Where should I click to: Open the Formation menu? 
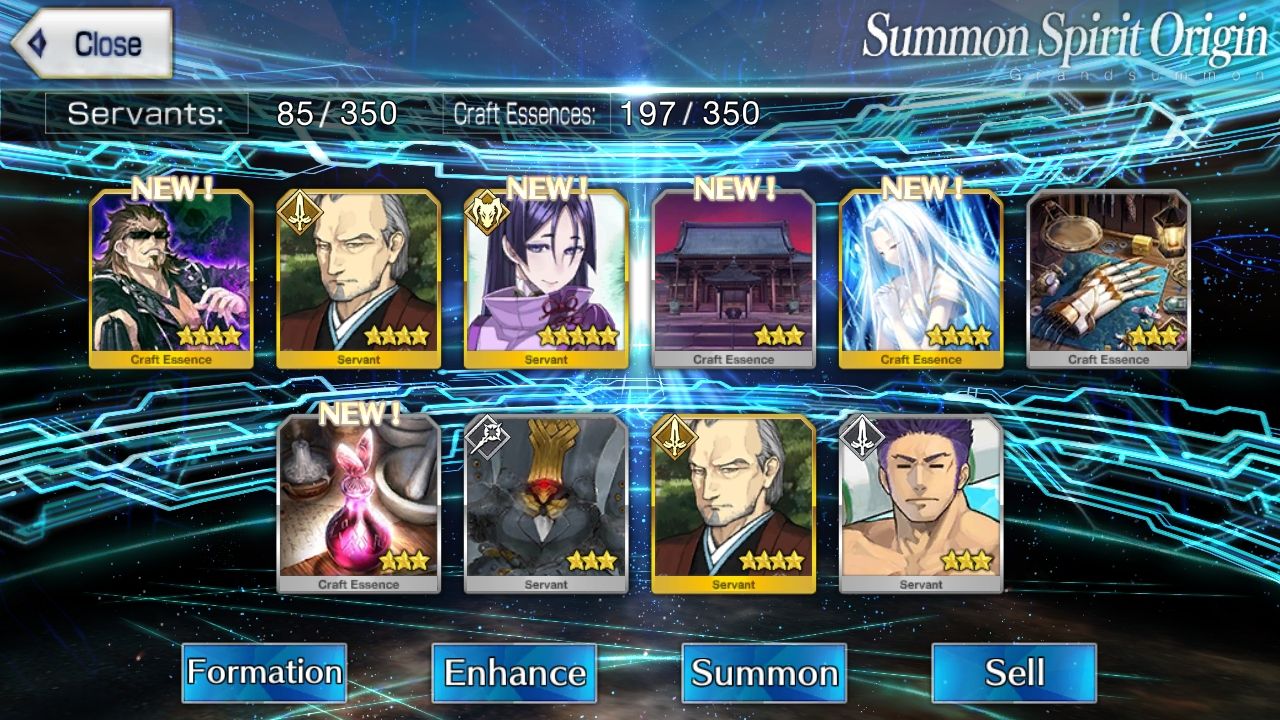264,672
